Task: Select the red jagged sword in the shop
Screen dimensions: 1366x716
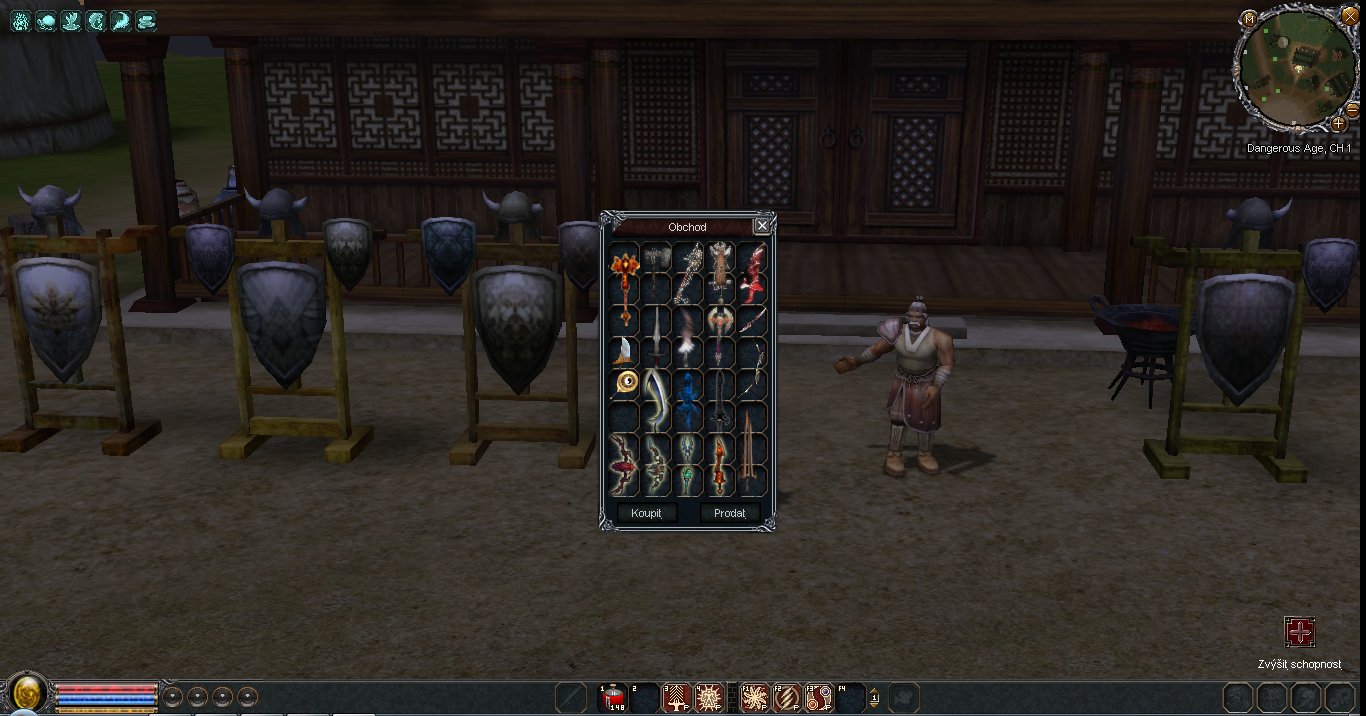Action: coord(753,271)
